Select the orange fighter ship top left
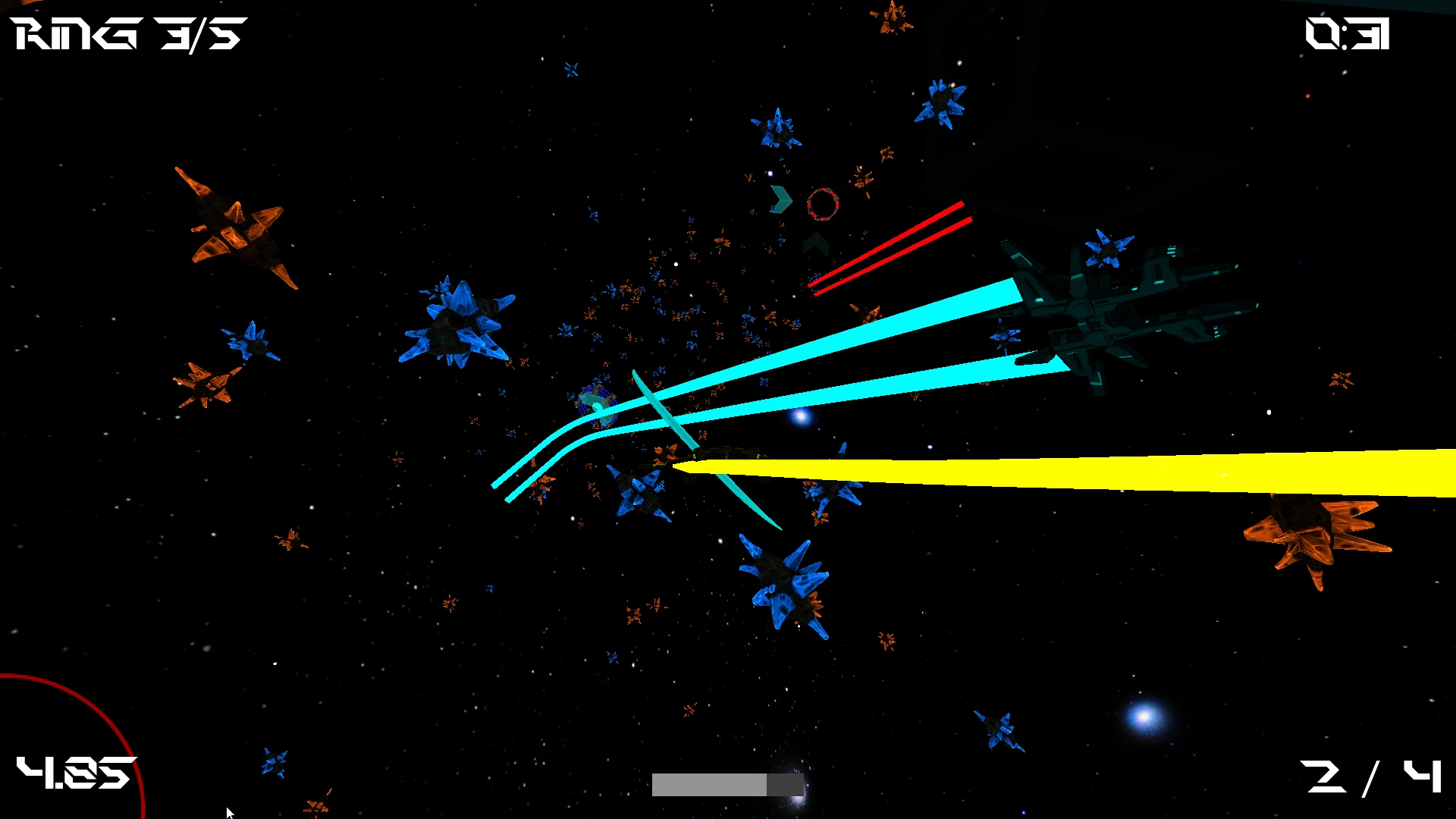 235,227
